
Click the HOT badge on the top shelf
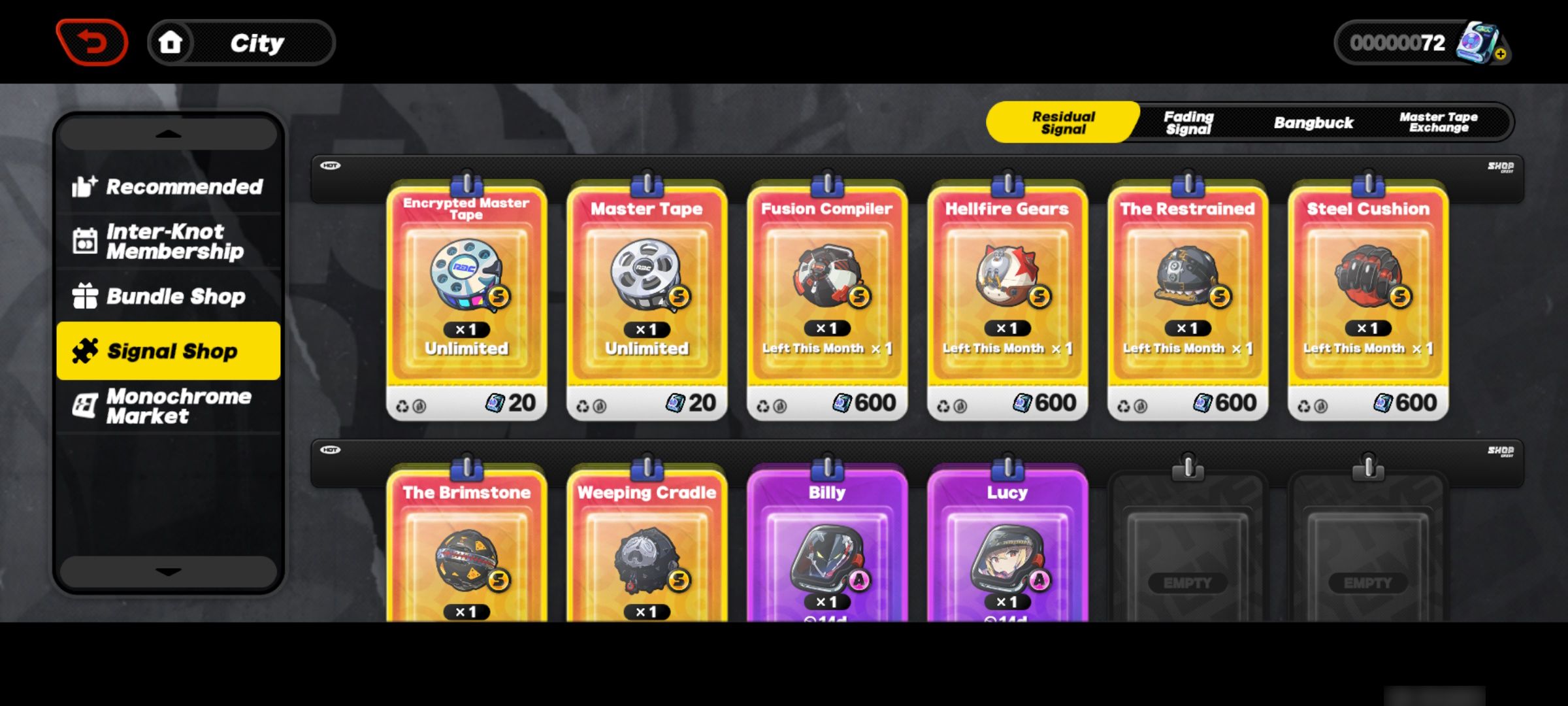pyautogui.click(x=330, y=165)
